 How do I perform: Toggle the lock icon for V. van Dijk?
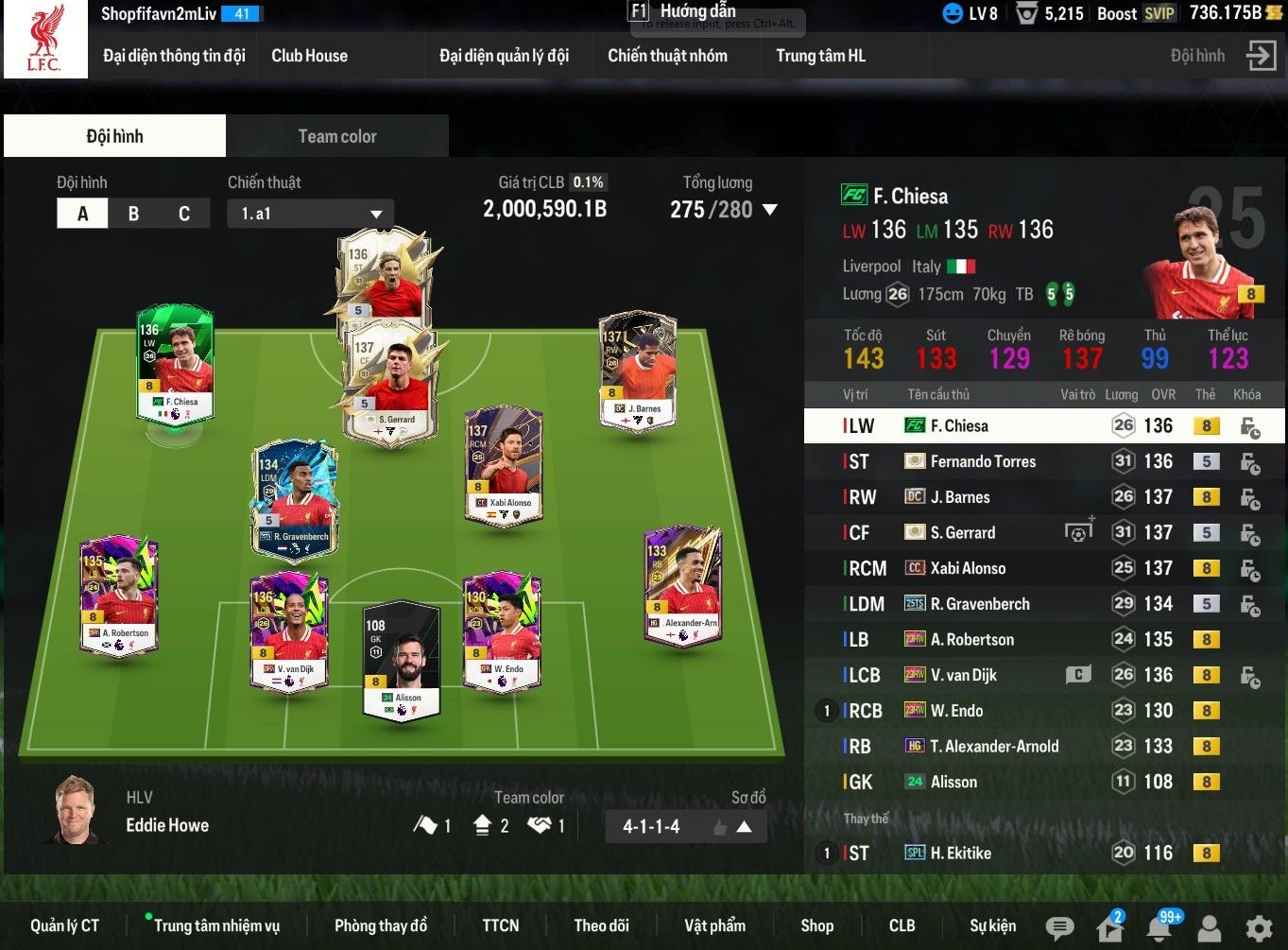(1249, 676)
